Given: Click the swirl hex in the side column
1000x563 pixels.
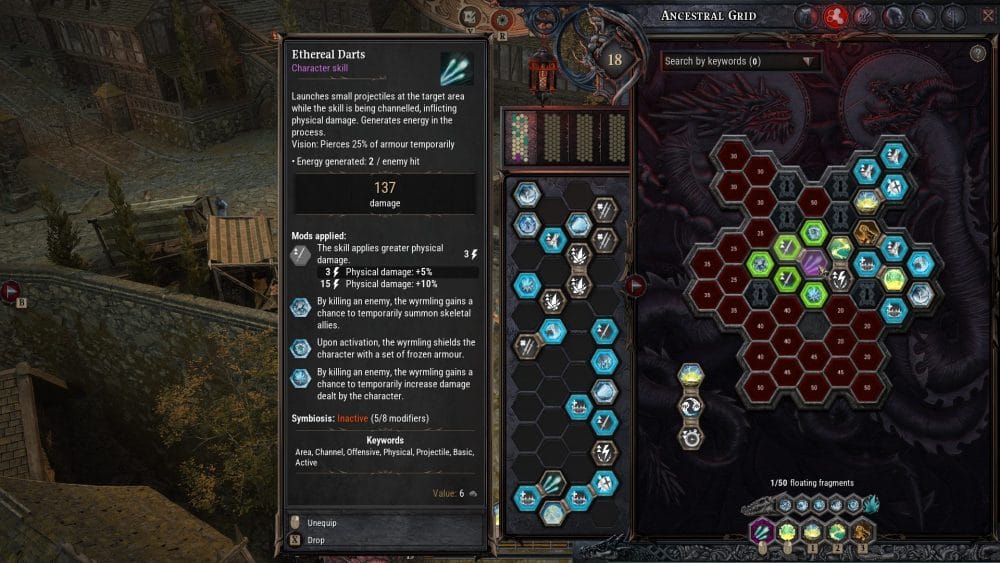Looking at the screenshot, I should pyautogui.click(x=688, y=407).
